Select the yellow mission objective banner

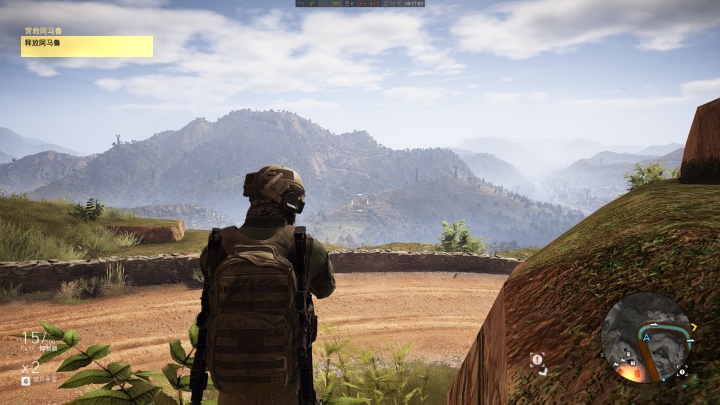(x=87, y=46)
